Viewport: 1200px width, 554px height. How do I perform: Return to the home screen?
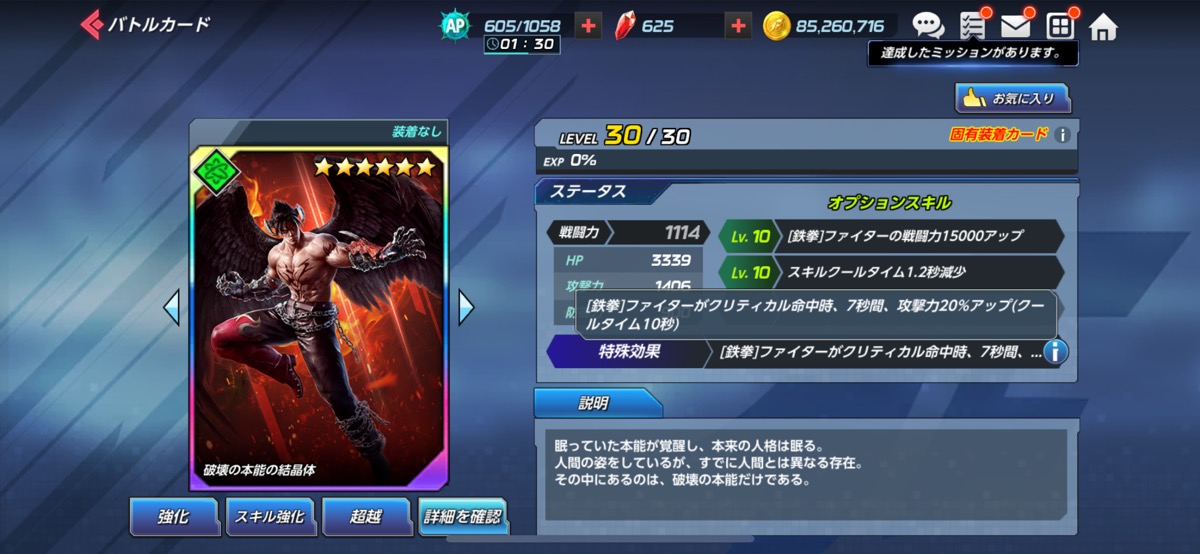tap(1103, 26)
